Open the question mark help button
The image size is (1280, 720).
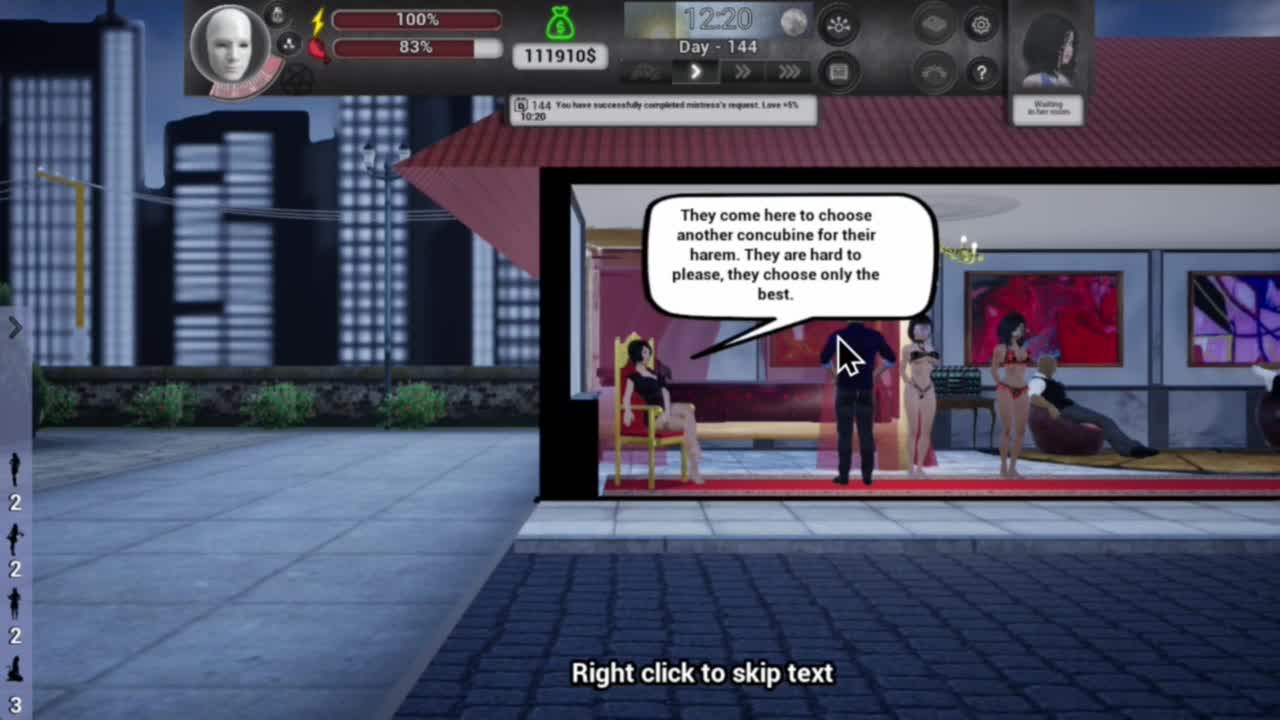click(980, 72)
